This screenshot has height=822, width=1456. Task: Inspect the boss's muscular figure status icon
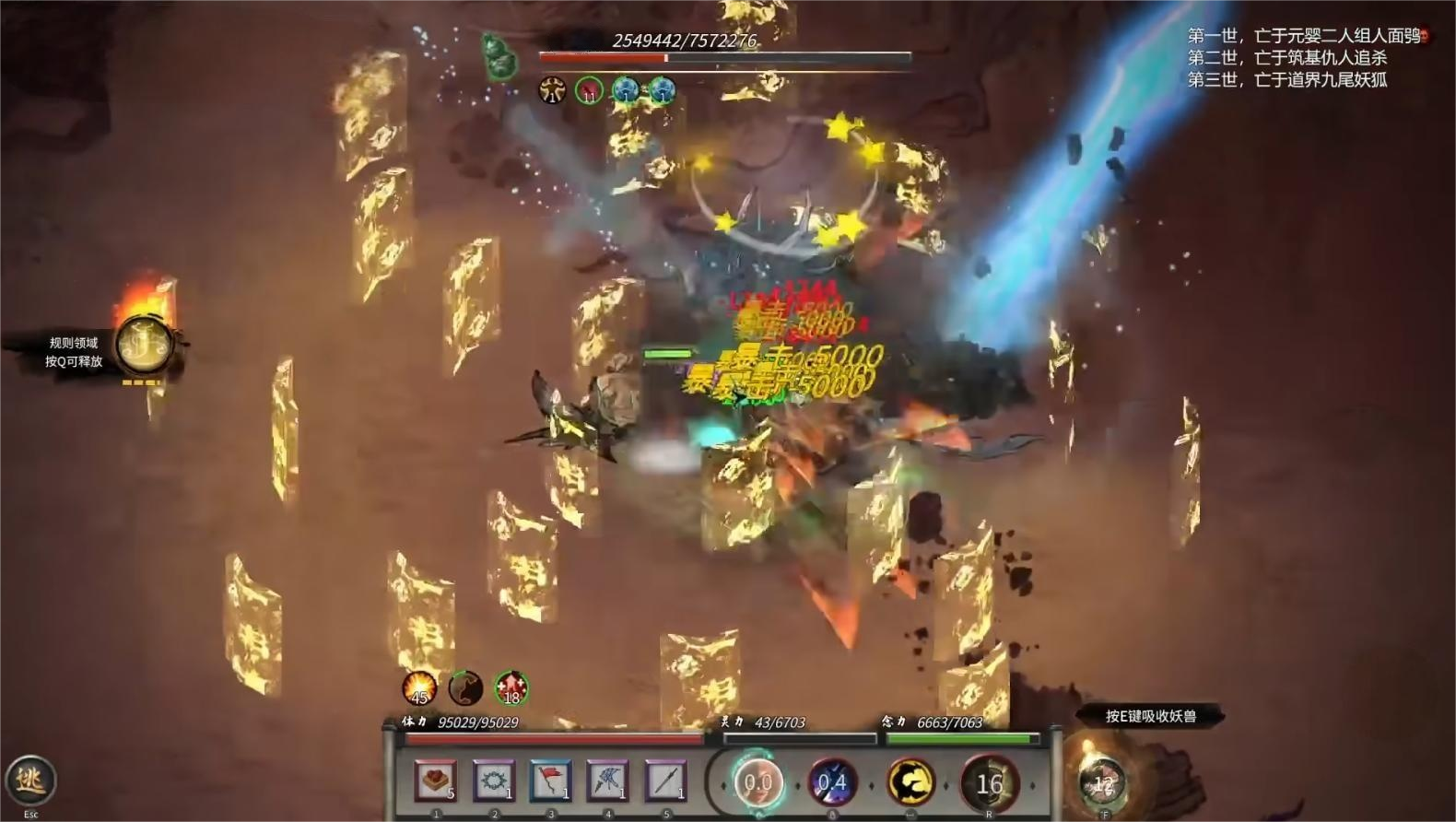click(552, 90)
